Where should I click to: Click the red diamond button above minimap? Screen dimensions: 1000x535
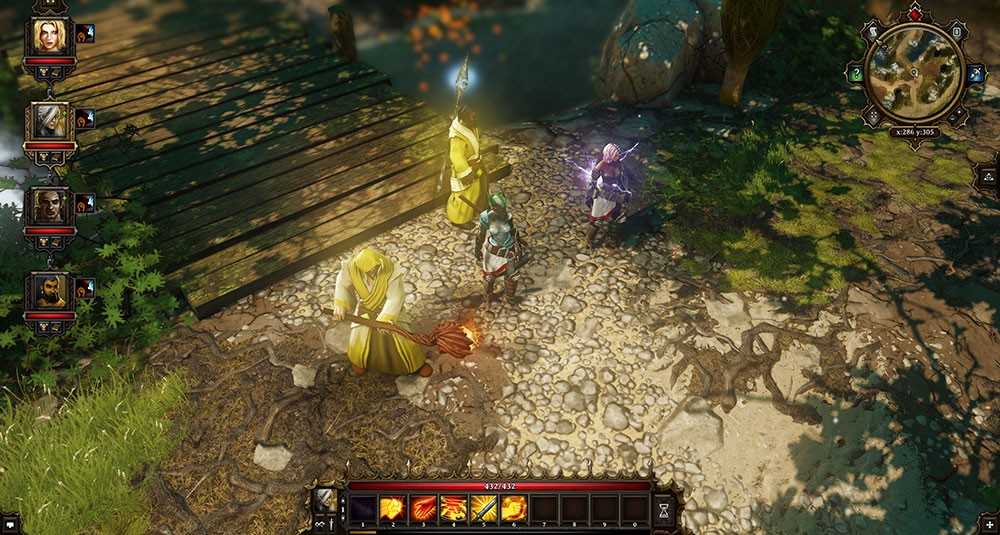coord(914,15)
